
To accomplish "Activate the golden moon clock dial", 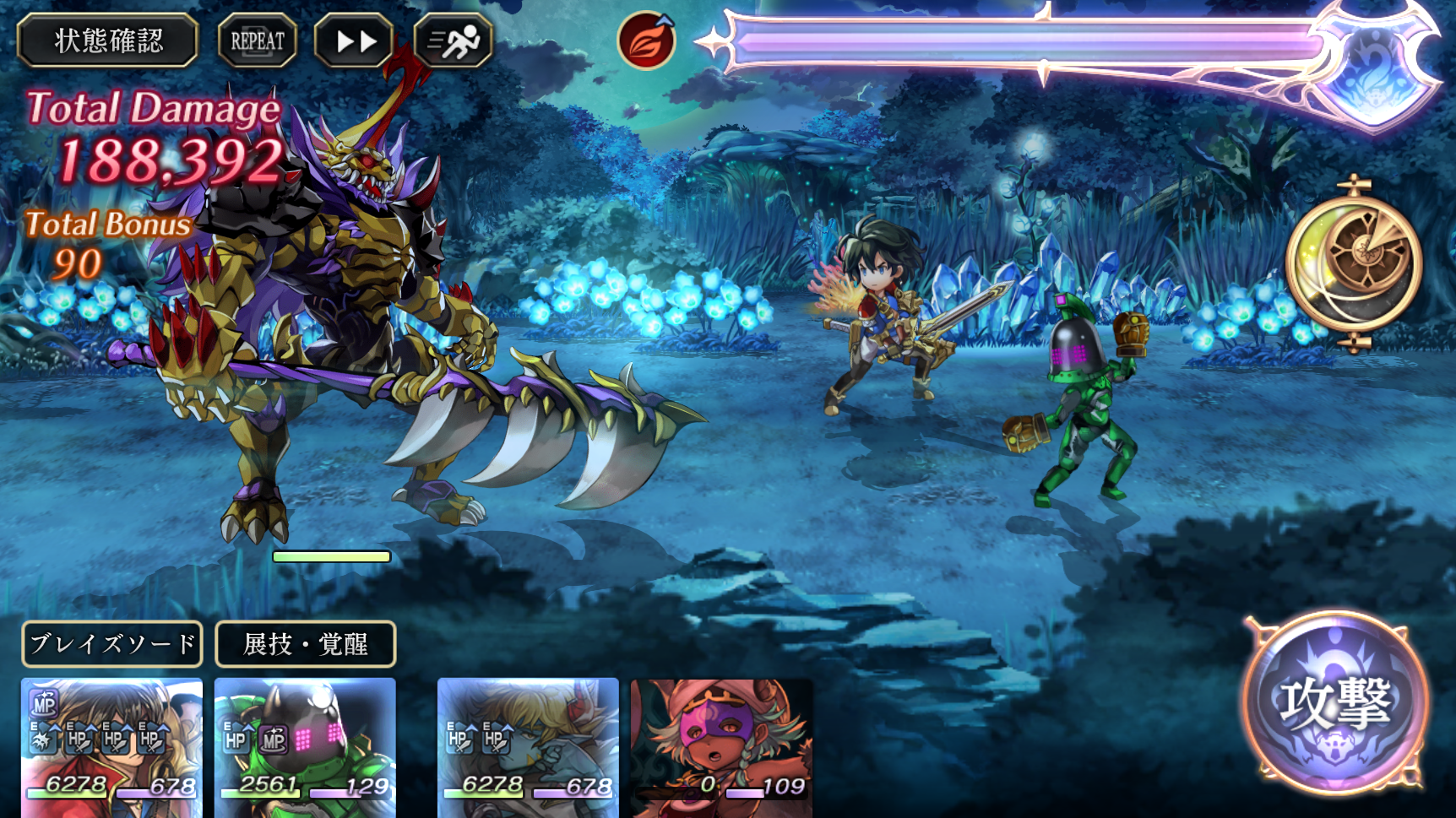I will pos(1353,263).
